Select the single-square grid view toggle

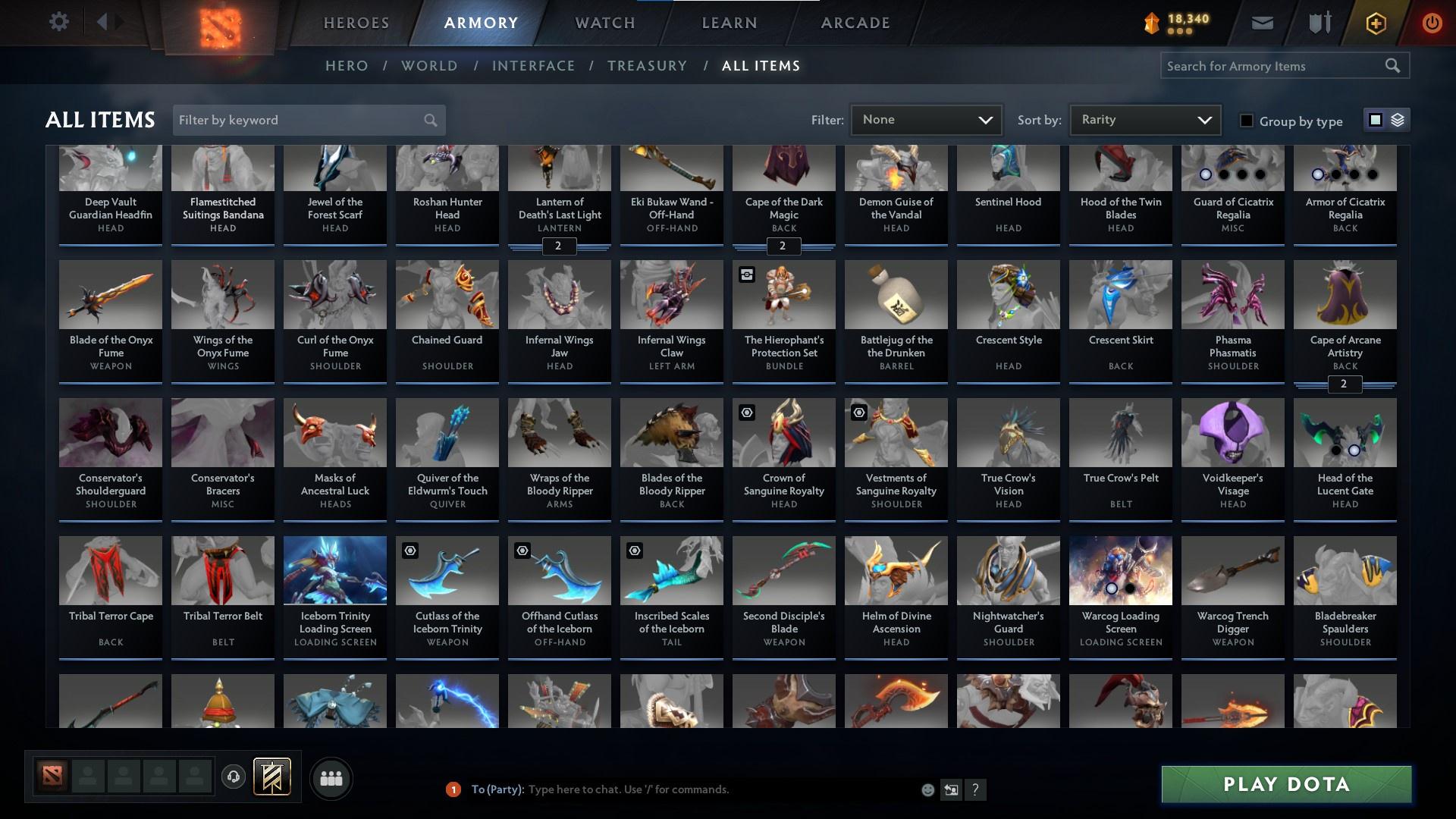coord(1376,119)
